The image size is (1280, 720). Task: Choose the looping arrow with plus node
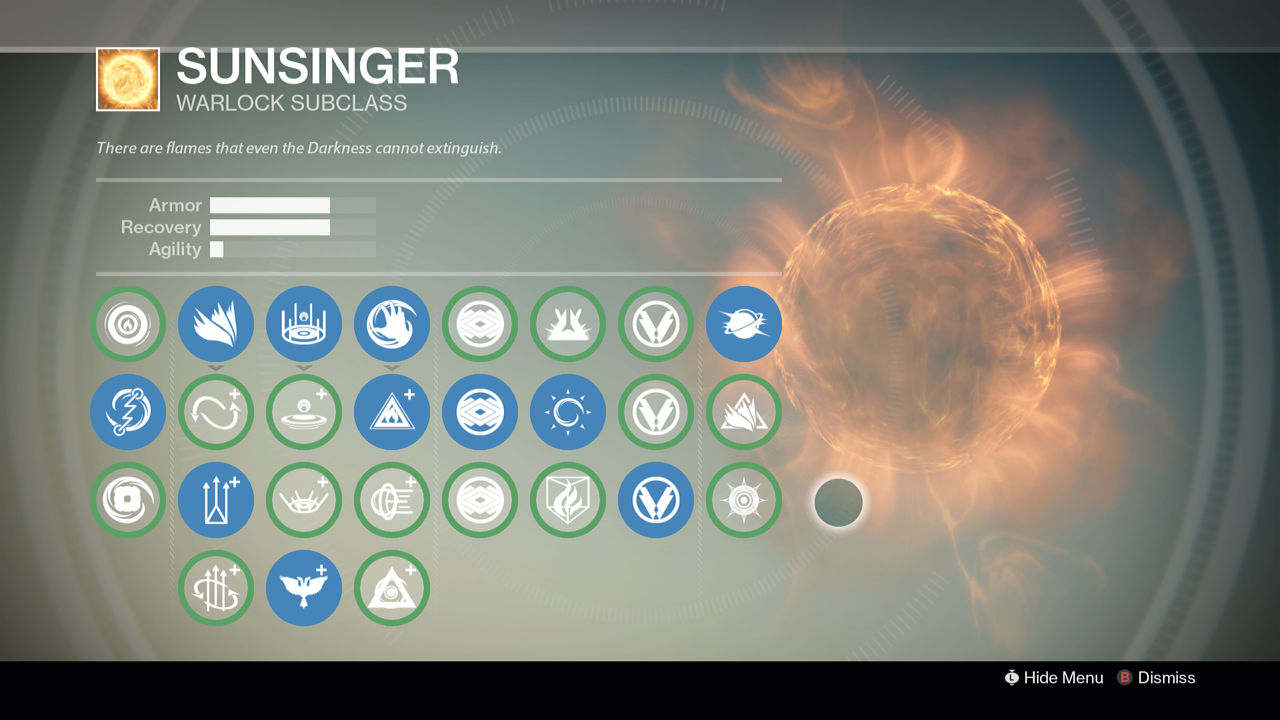click(216, 412)
